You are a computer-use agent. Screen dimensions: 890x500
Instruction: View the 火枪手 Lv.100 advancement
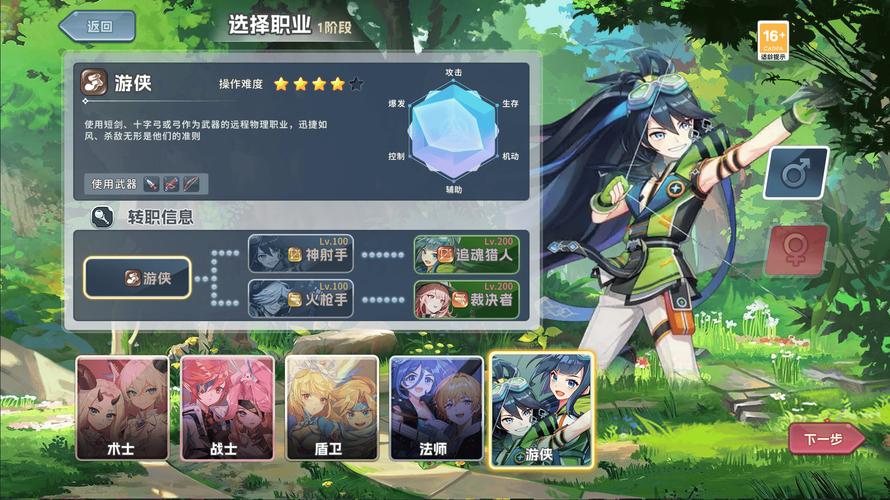click(x=301, y=298)
